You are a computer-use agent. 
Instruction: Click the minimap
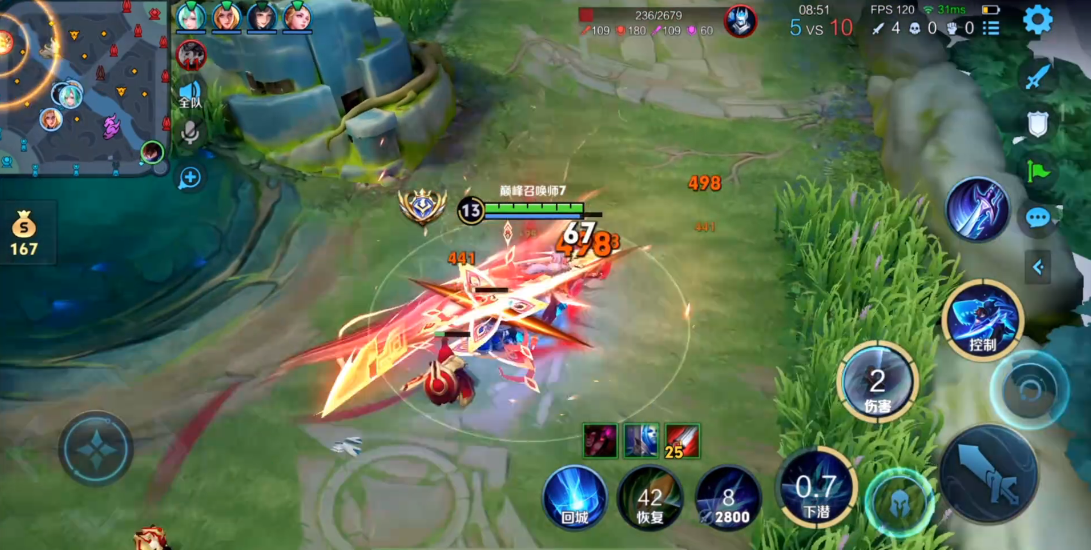click(x=83, y=84)
